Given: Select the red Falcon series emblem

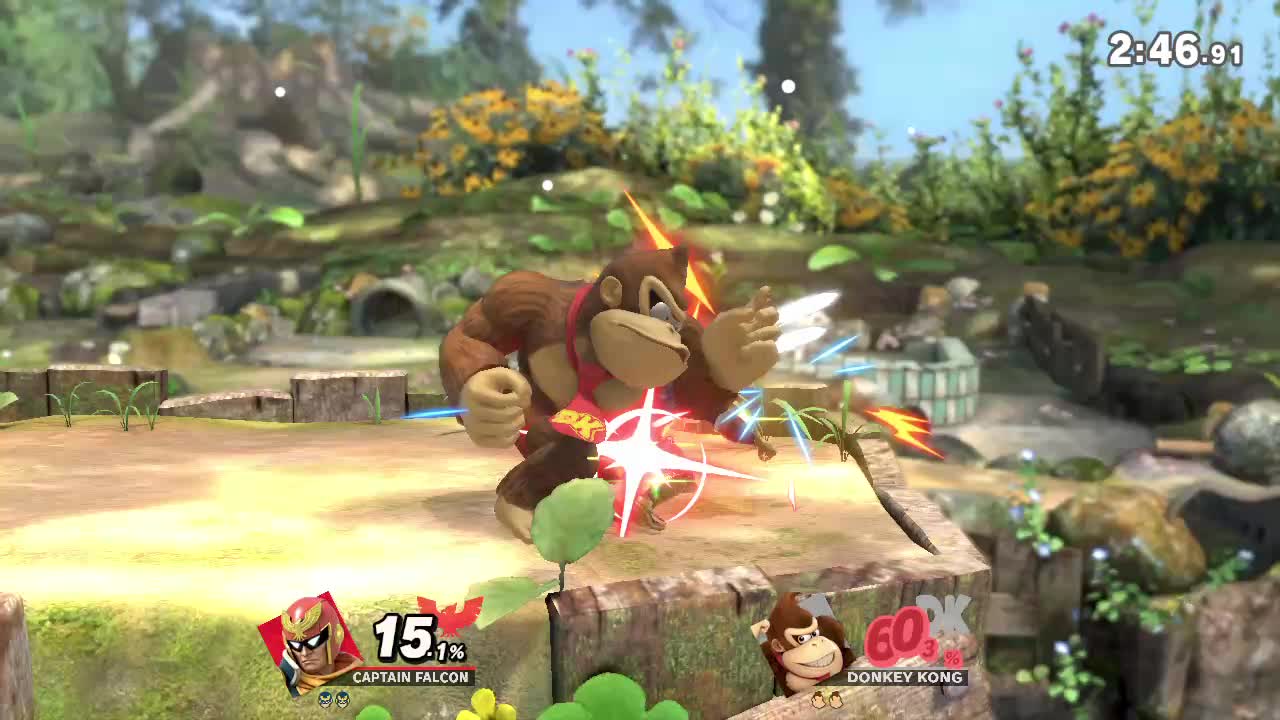Looking at the screenshot, I should tap(453, 620).
